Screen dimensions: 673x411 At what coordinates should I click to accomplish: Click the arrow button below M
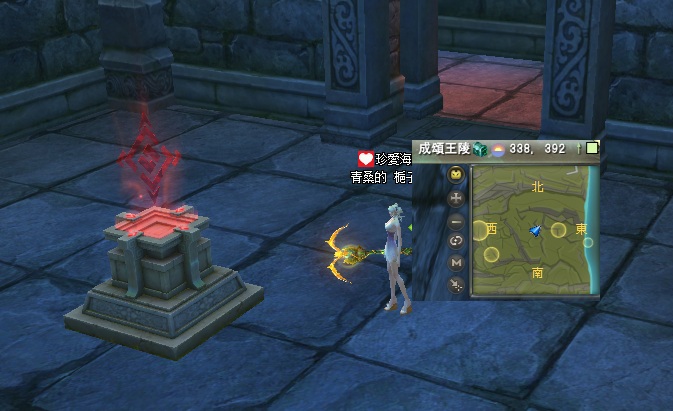(456, 285)
